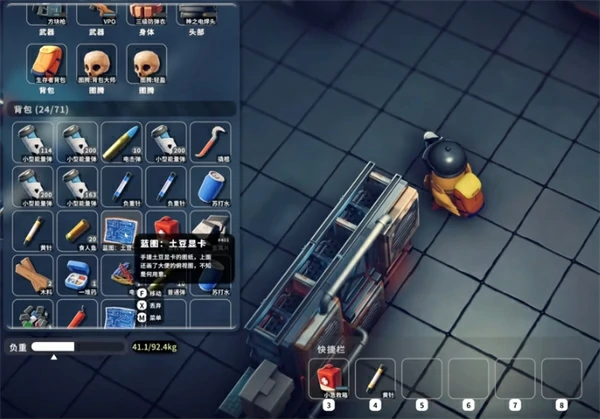The width and height of the screenshot is (600, 419).
Task: Select the blue first-aid box item
Action: click(78, 273)
